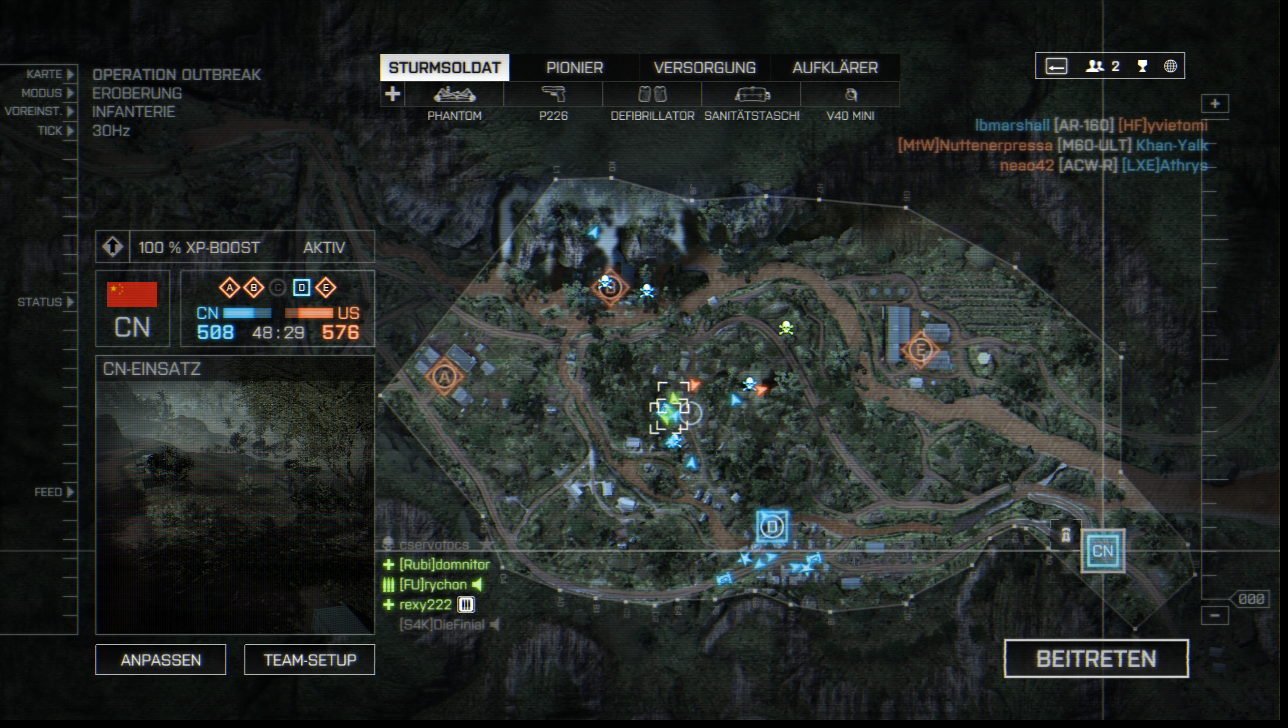1288x728 pixels.
Task: Zoom out the map with minus button
Action: coord(1215,616)
